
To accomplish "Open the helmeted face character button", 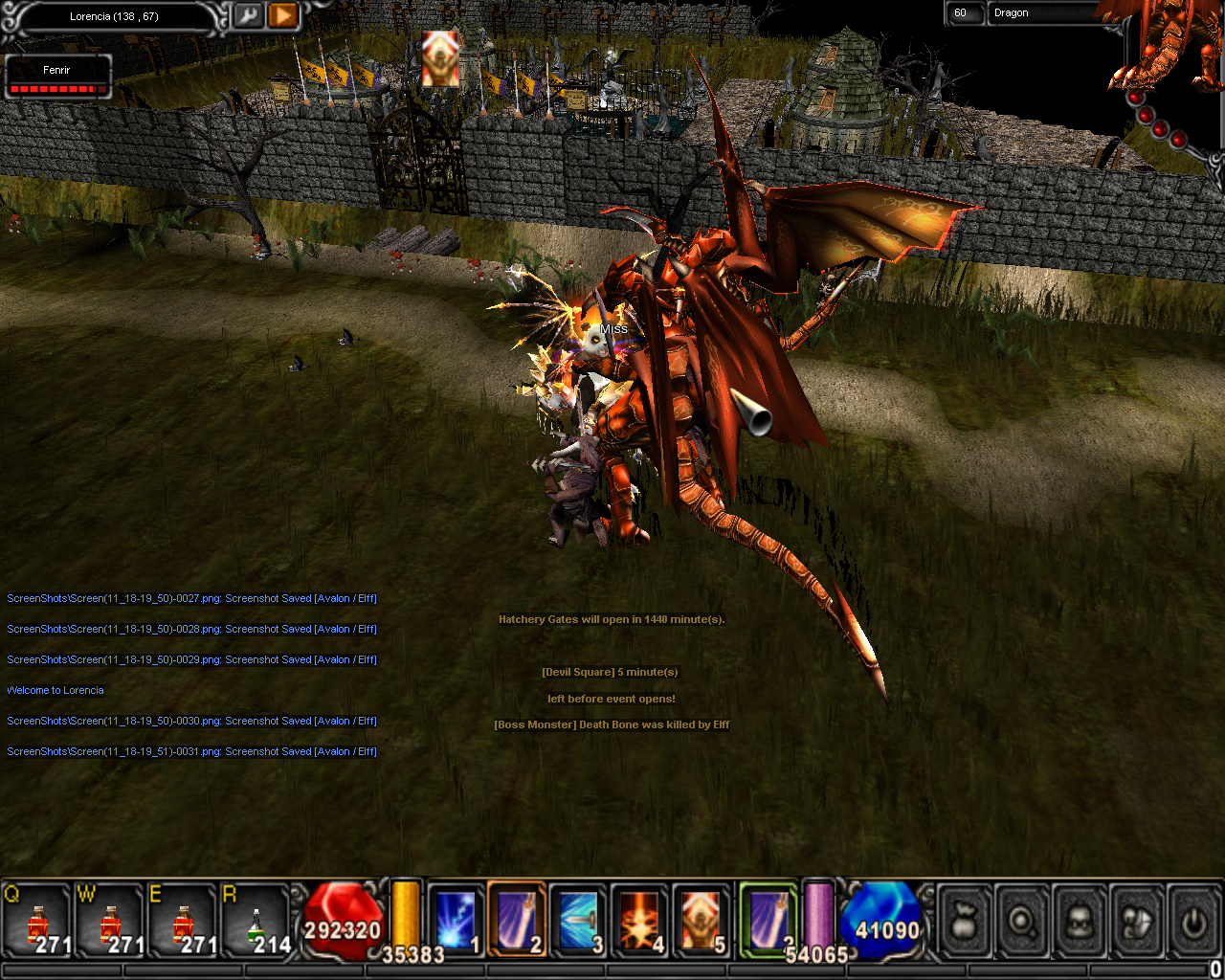I will point(1080,922).
